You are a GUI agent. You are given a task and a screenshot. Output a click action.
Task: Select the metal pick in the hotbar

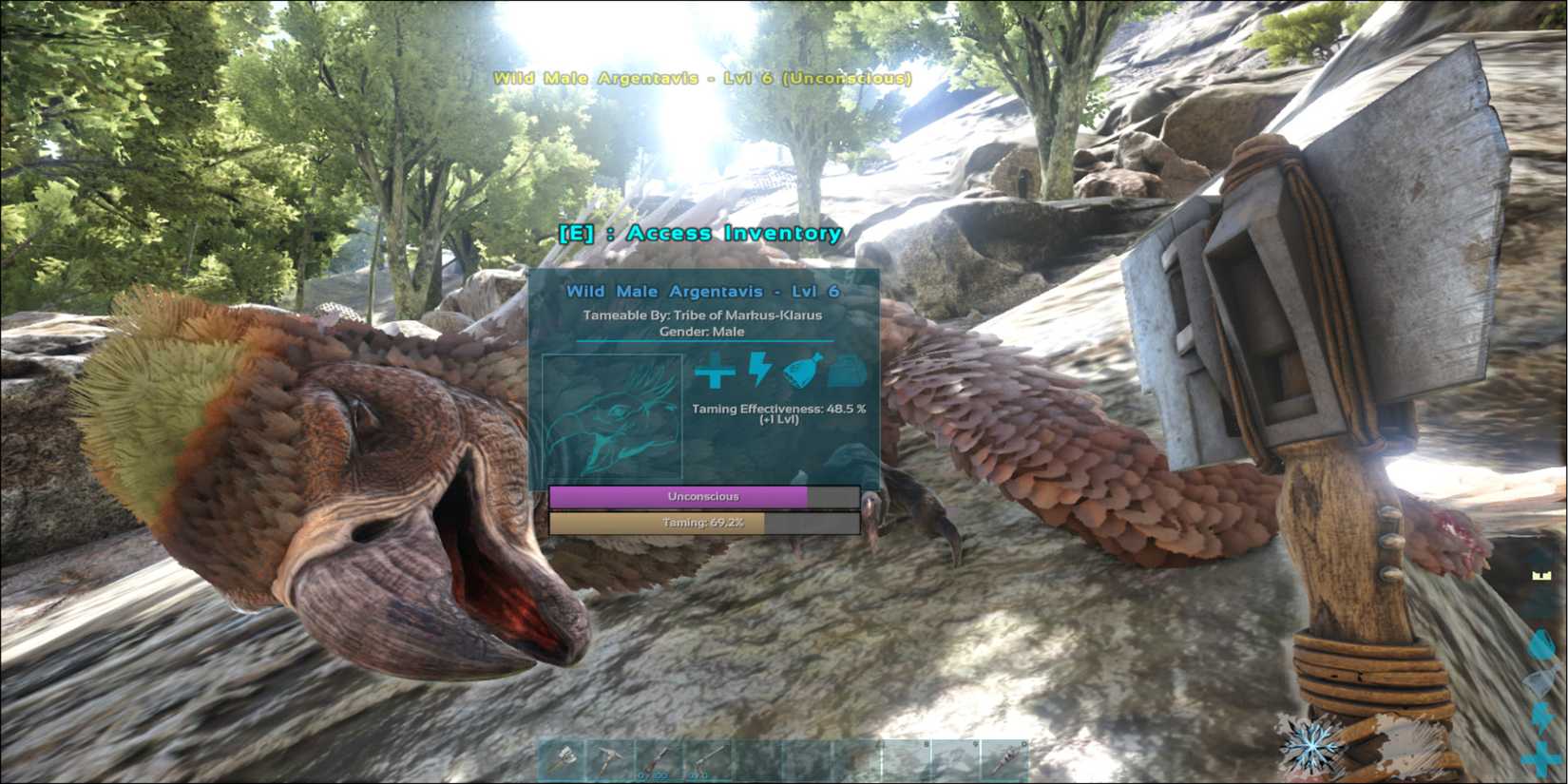(x=608, y=757)
